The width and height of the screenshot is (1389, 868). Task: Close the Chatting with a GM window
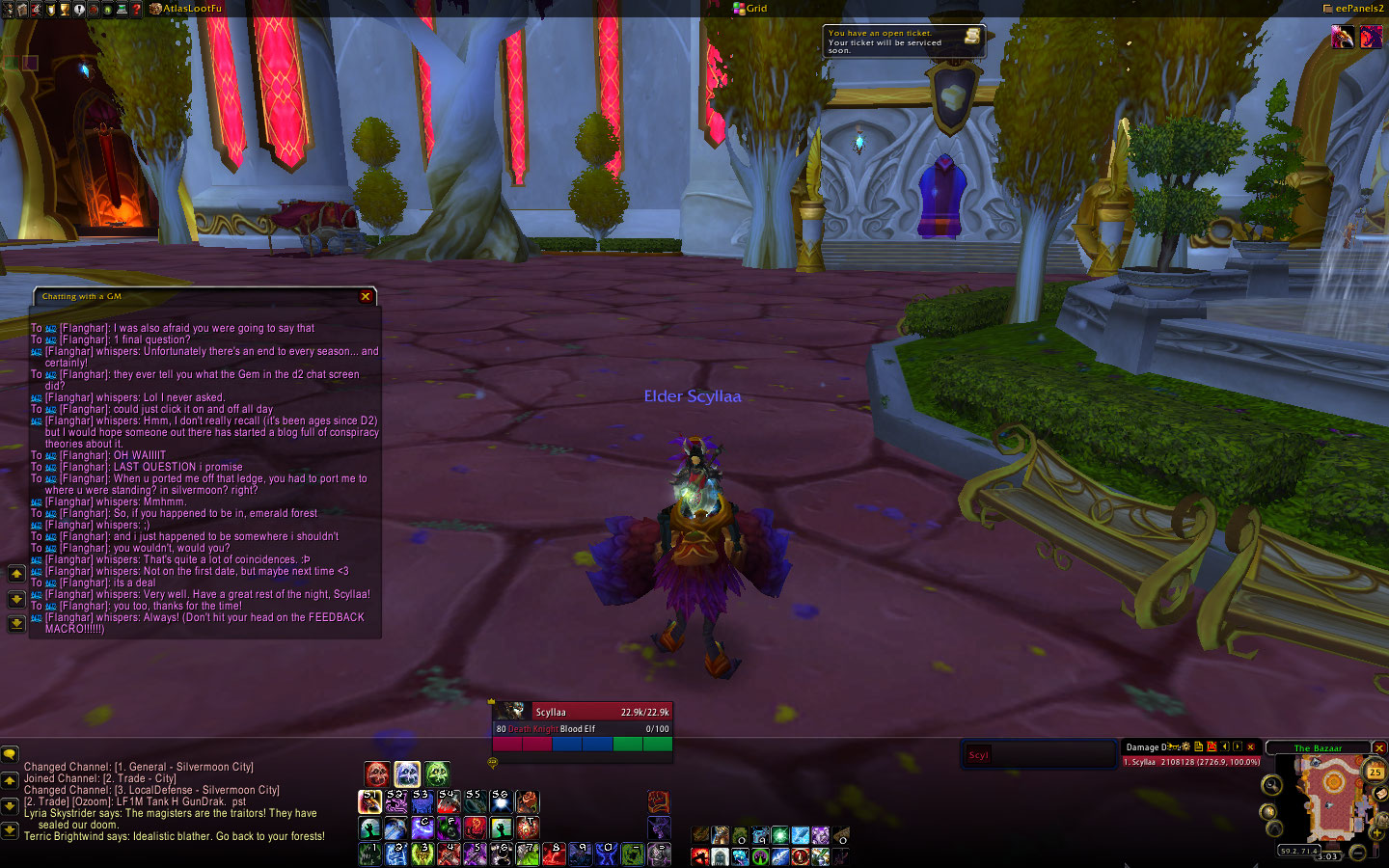click(x=366, y=296)
